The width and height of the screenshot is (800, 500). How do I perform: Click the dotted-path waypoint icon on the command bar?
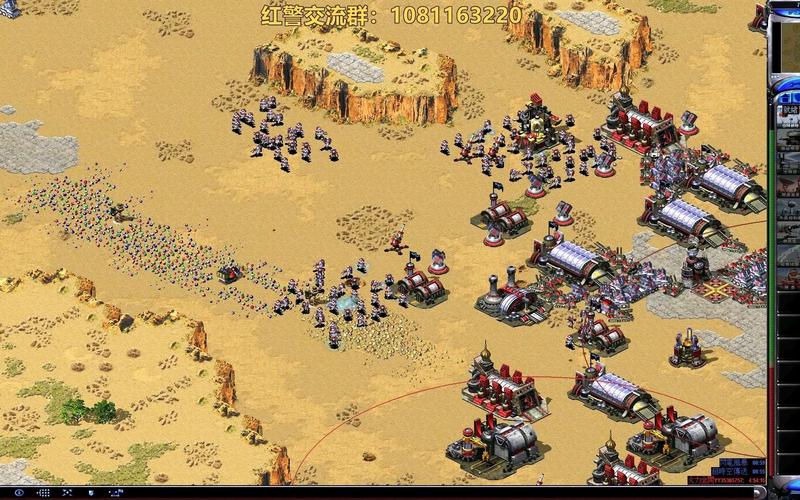click(116, 492)
